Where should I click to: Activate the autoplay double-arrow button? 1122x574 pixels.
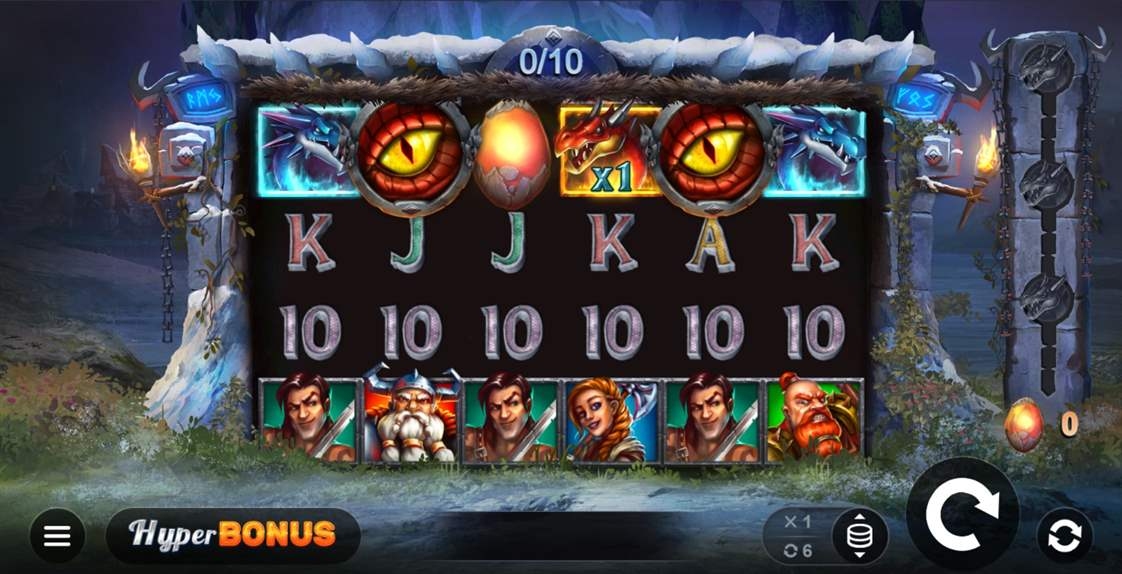tap(1064, 536)
